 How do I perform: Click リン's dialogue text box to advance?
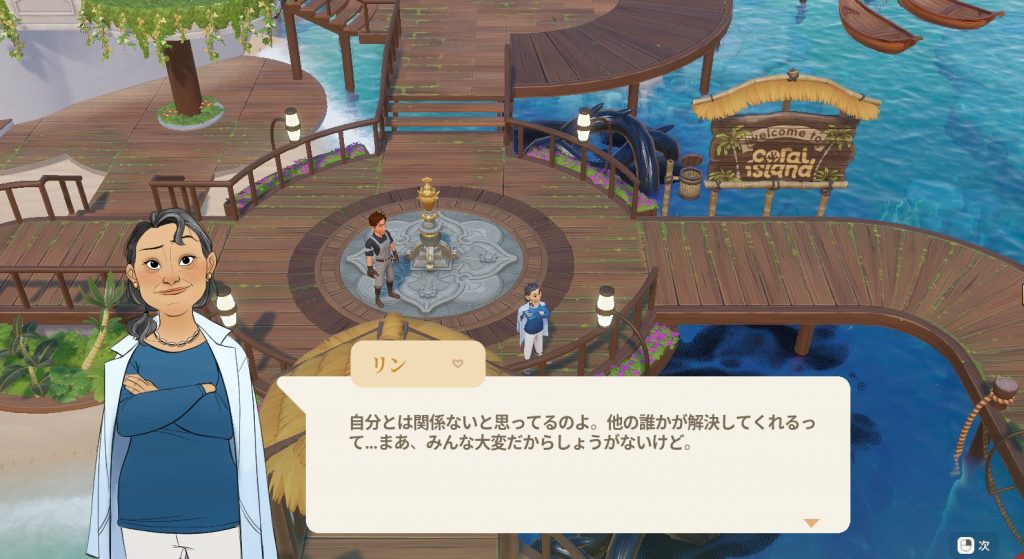coord(577,453)
